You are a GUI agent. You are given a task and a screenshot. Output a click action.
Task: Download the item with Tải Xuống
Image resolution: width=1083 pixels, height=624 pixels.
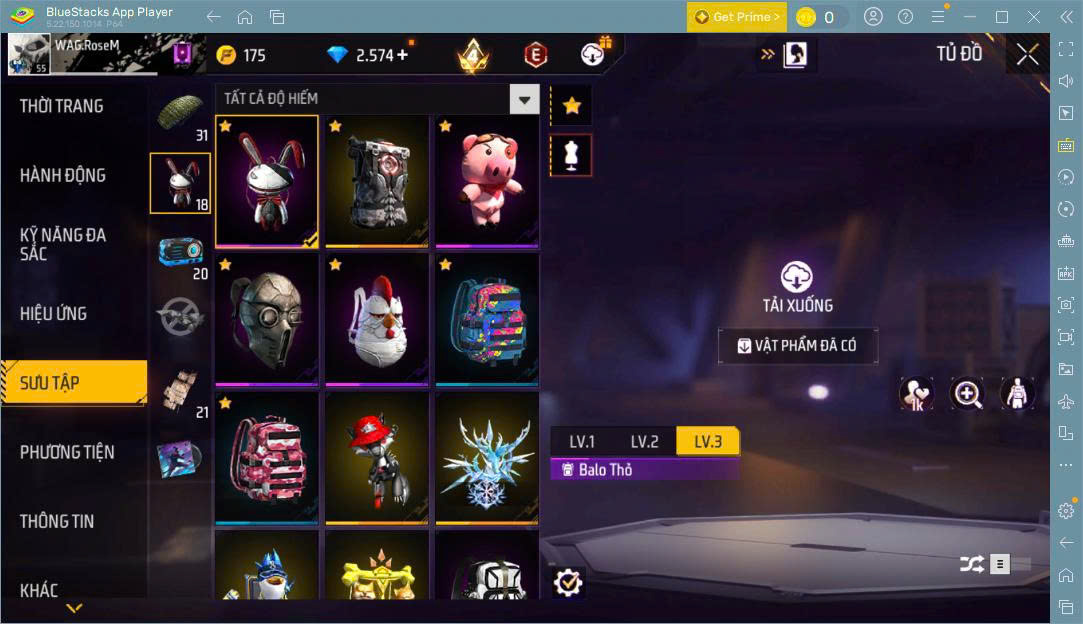pos(797,287)
